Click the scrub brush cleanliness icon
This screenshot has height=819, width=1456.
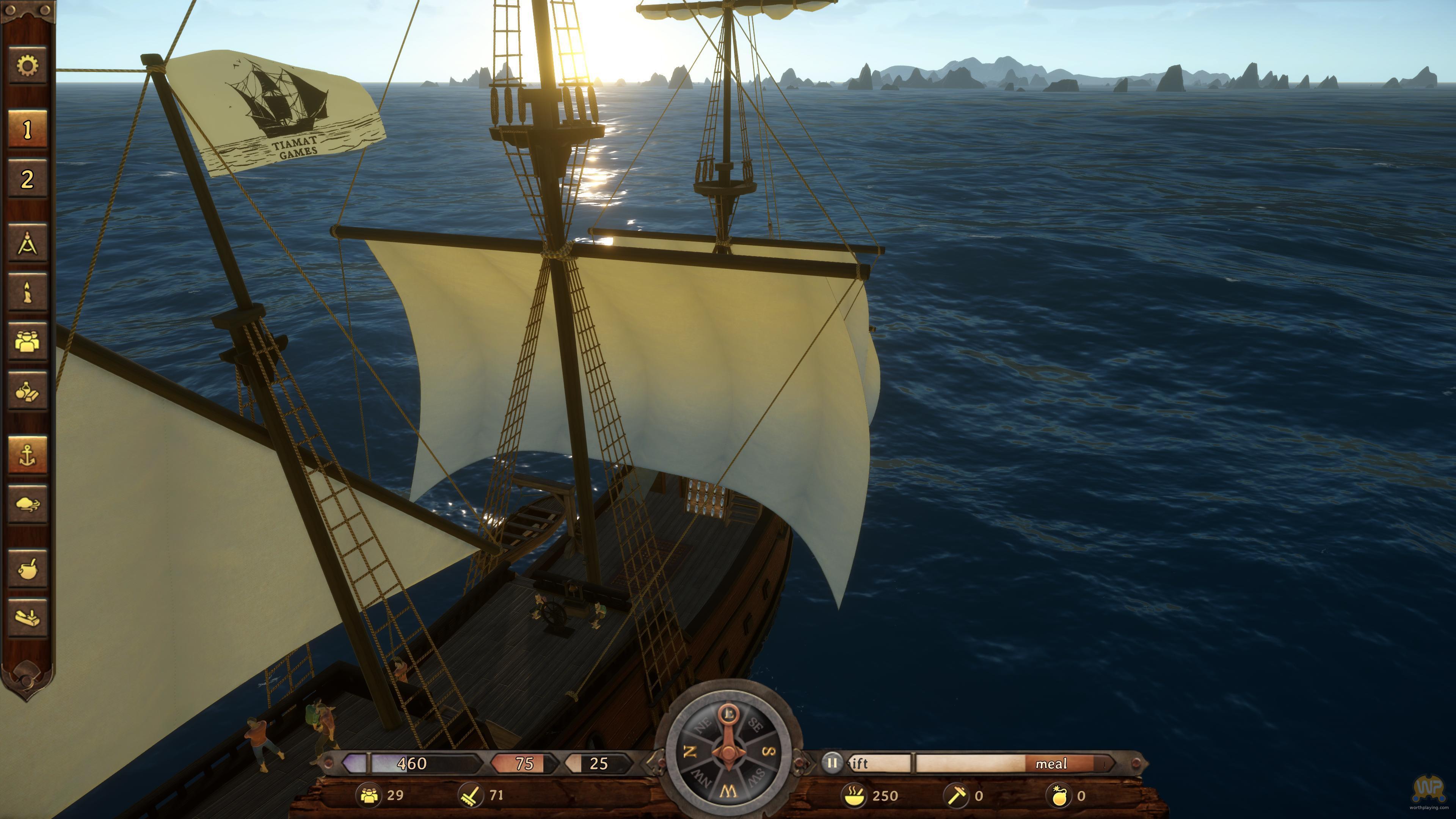point(471,795)
